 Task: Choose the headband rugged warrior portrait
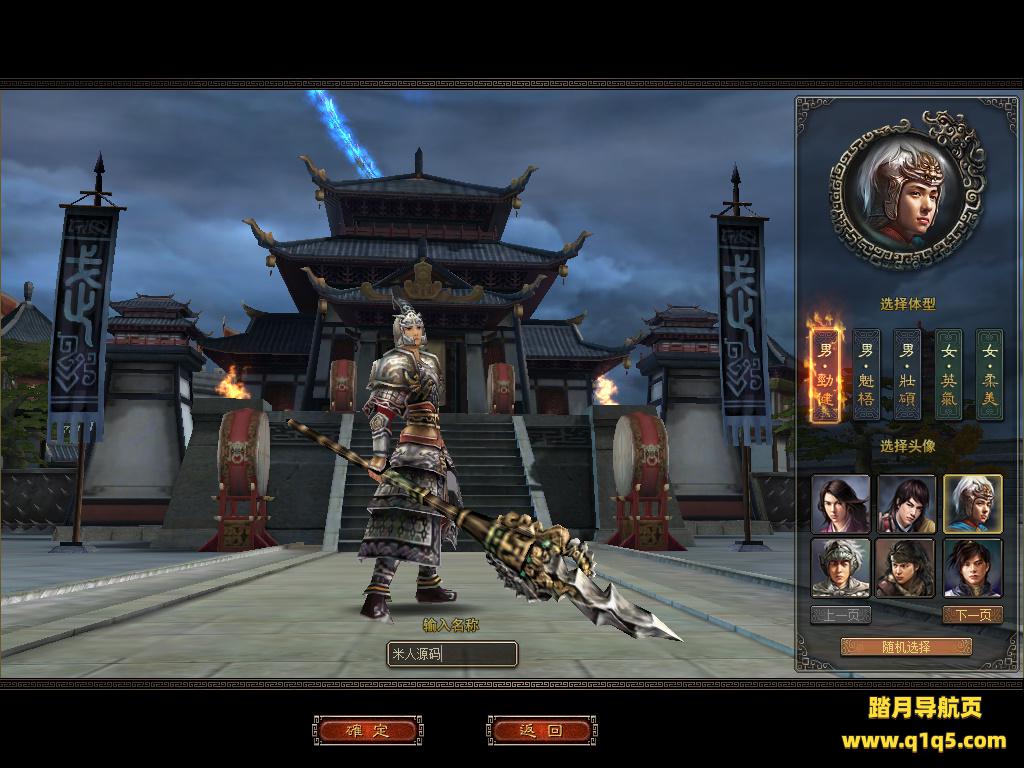pos(906,568)
